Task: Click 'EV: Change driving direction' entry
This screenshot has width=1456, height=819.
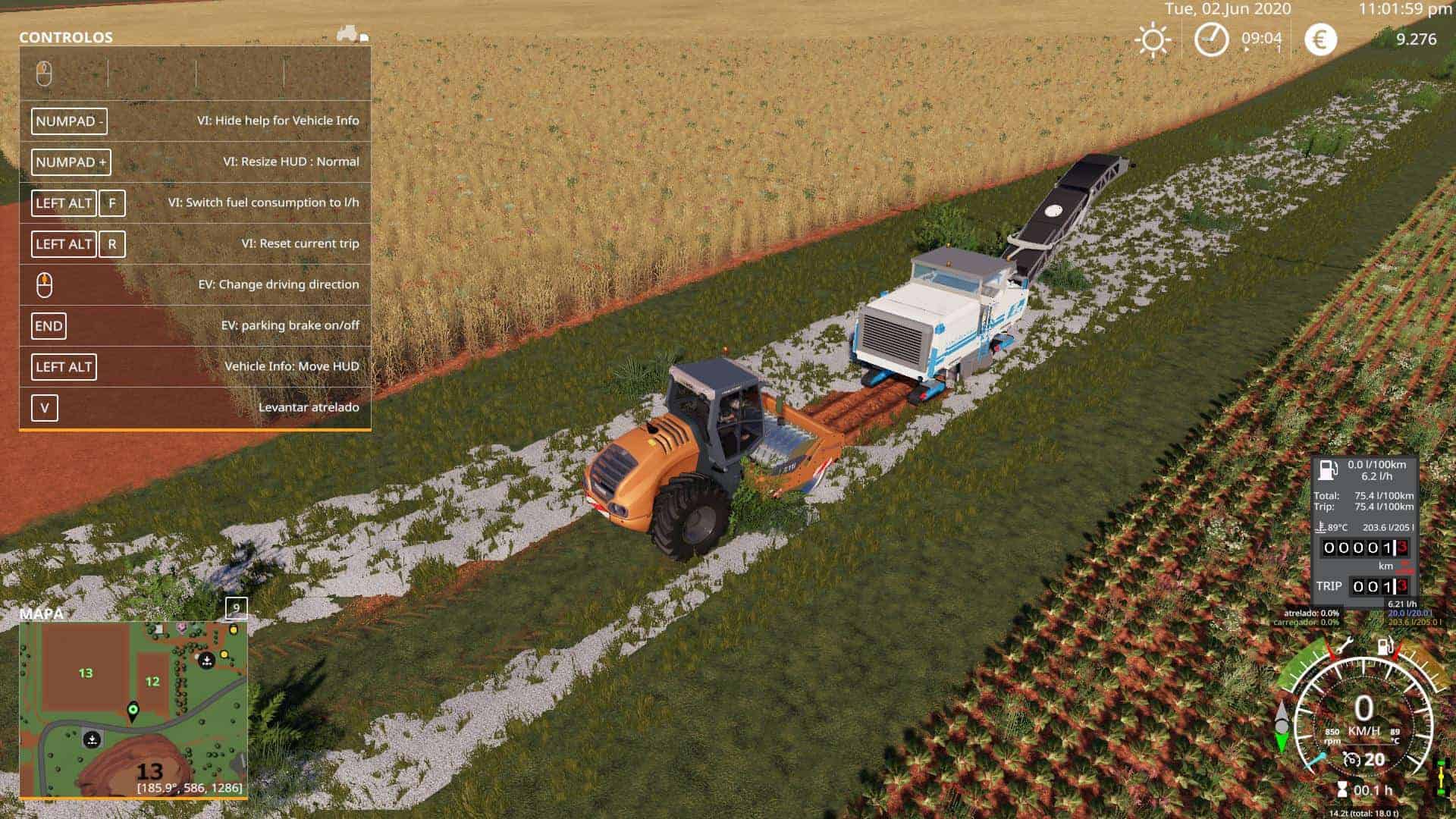Action: pos(193,284)
